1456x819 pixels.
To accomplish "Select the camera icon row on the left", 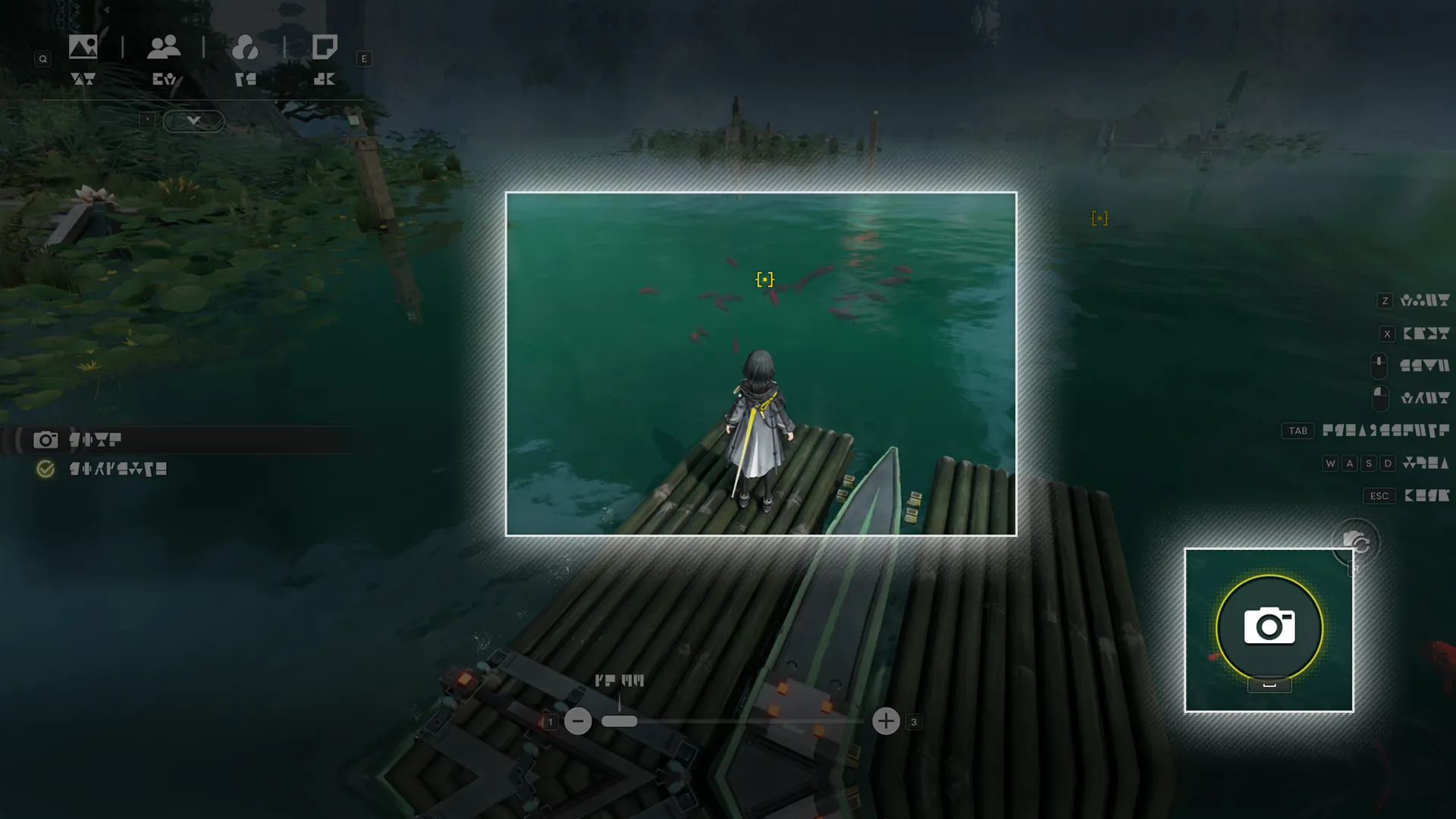I will (45, 440).
